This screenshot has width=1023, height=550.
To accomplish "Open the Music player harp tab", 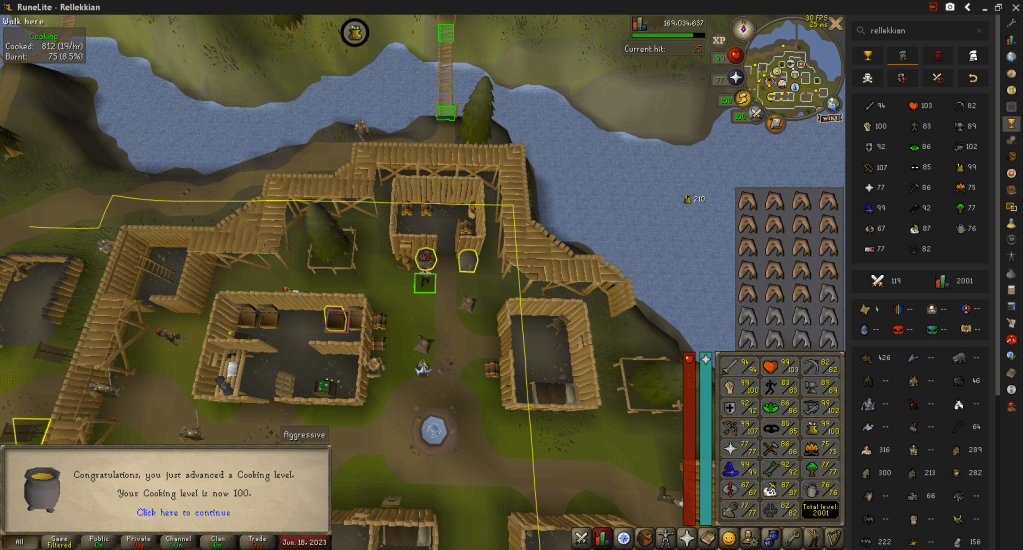I will (x=834, y=538).
